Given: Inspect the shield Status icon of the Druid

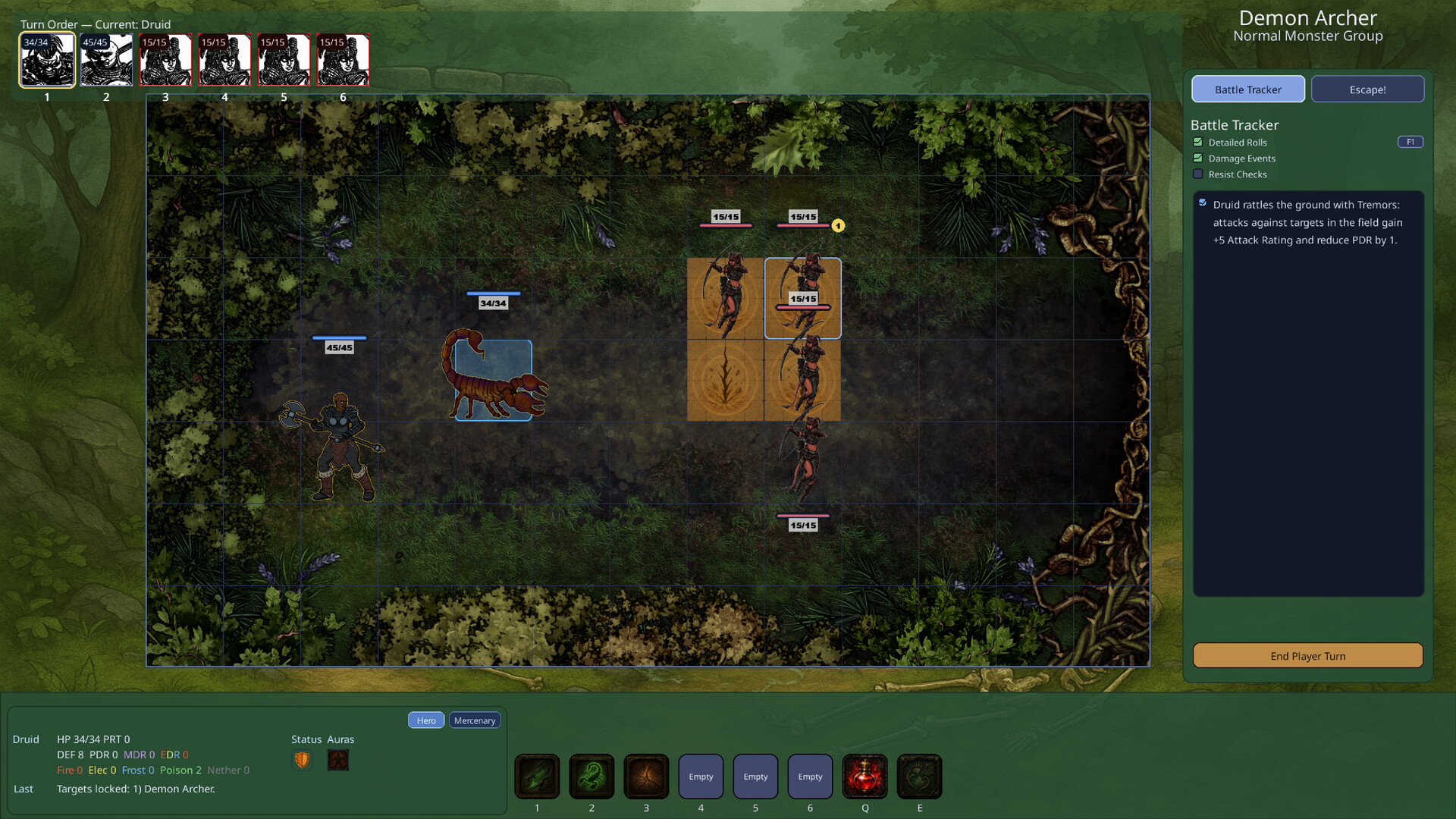Looking at the screenshot, I should 301,759.
